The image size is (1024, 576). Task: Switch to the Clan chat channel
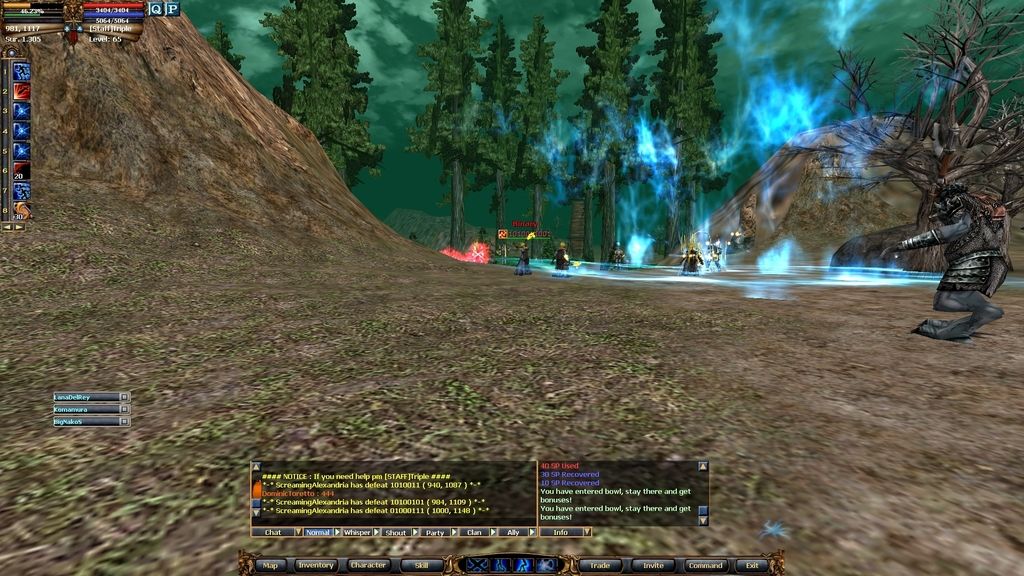tap(474, 532)
